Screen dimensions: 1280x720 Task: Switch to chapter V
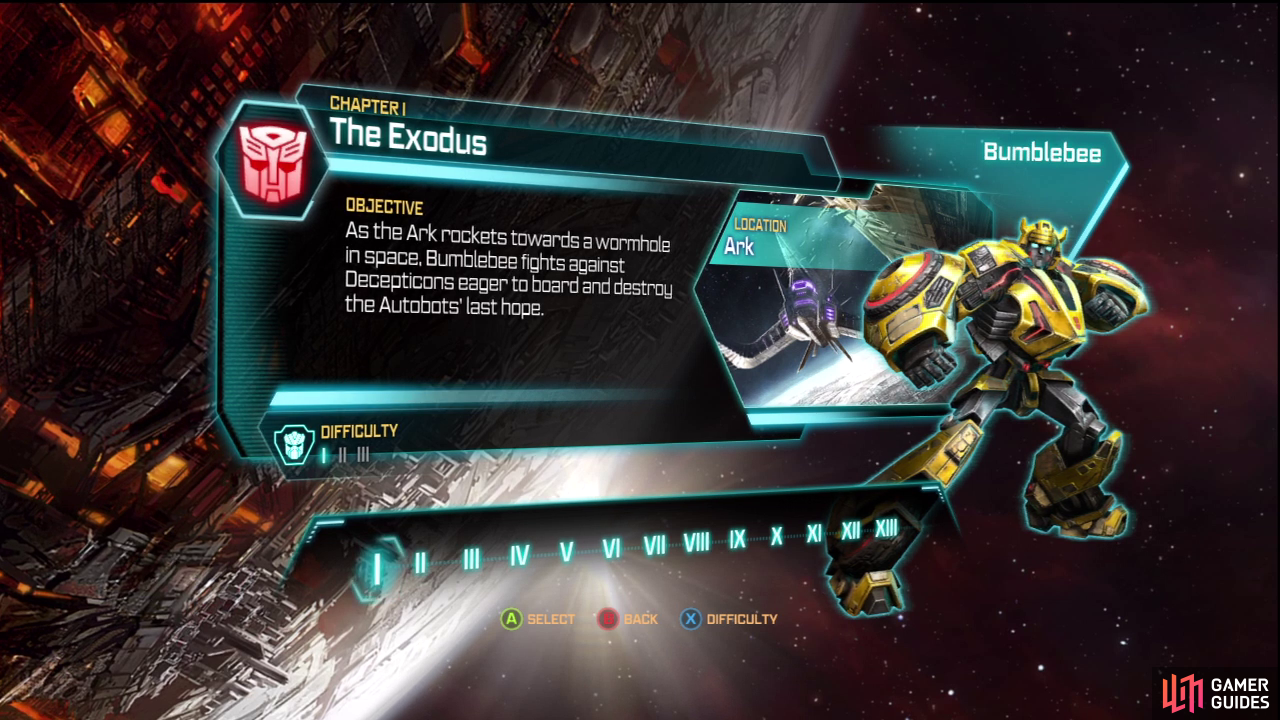(x=566, y=551)
